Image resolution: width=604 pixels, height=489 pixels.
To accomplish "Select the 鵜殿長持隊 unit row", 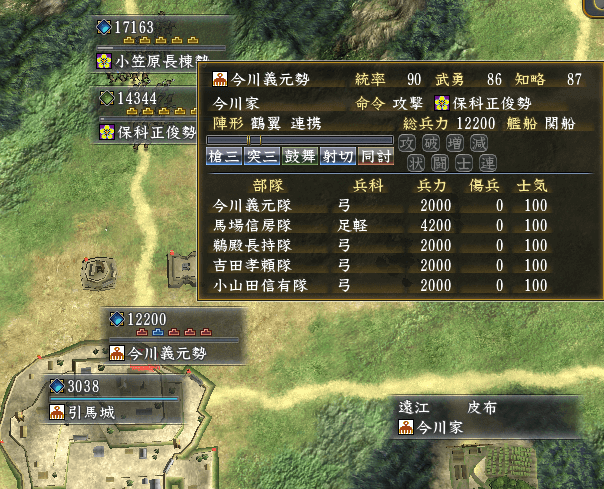I will [x=380, y=246].
